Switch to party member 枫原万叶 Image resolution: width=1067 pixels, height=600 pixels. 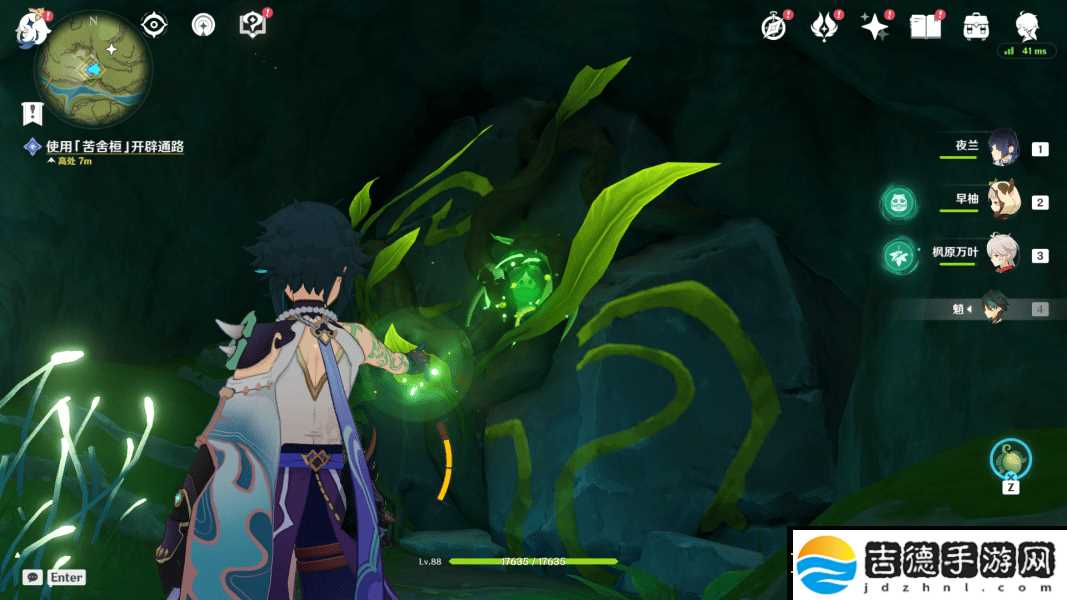(1001, 255)
